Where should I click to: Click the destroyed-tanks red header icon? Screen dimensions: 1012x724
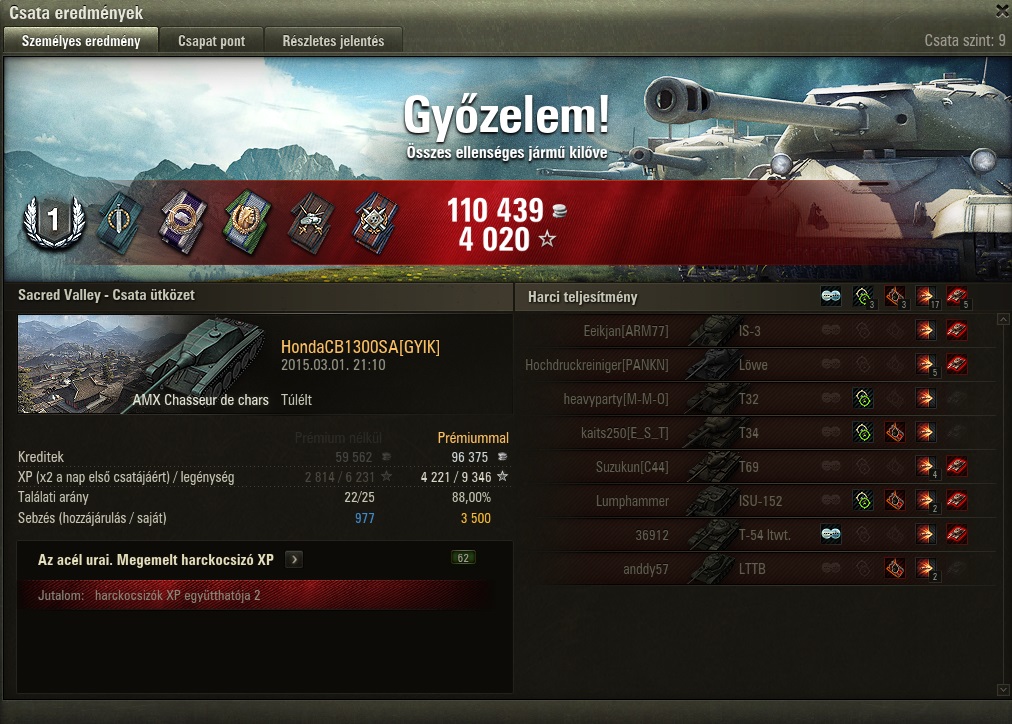point(957,296)
